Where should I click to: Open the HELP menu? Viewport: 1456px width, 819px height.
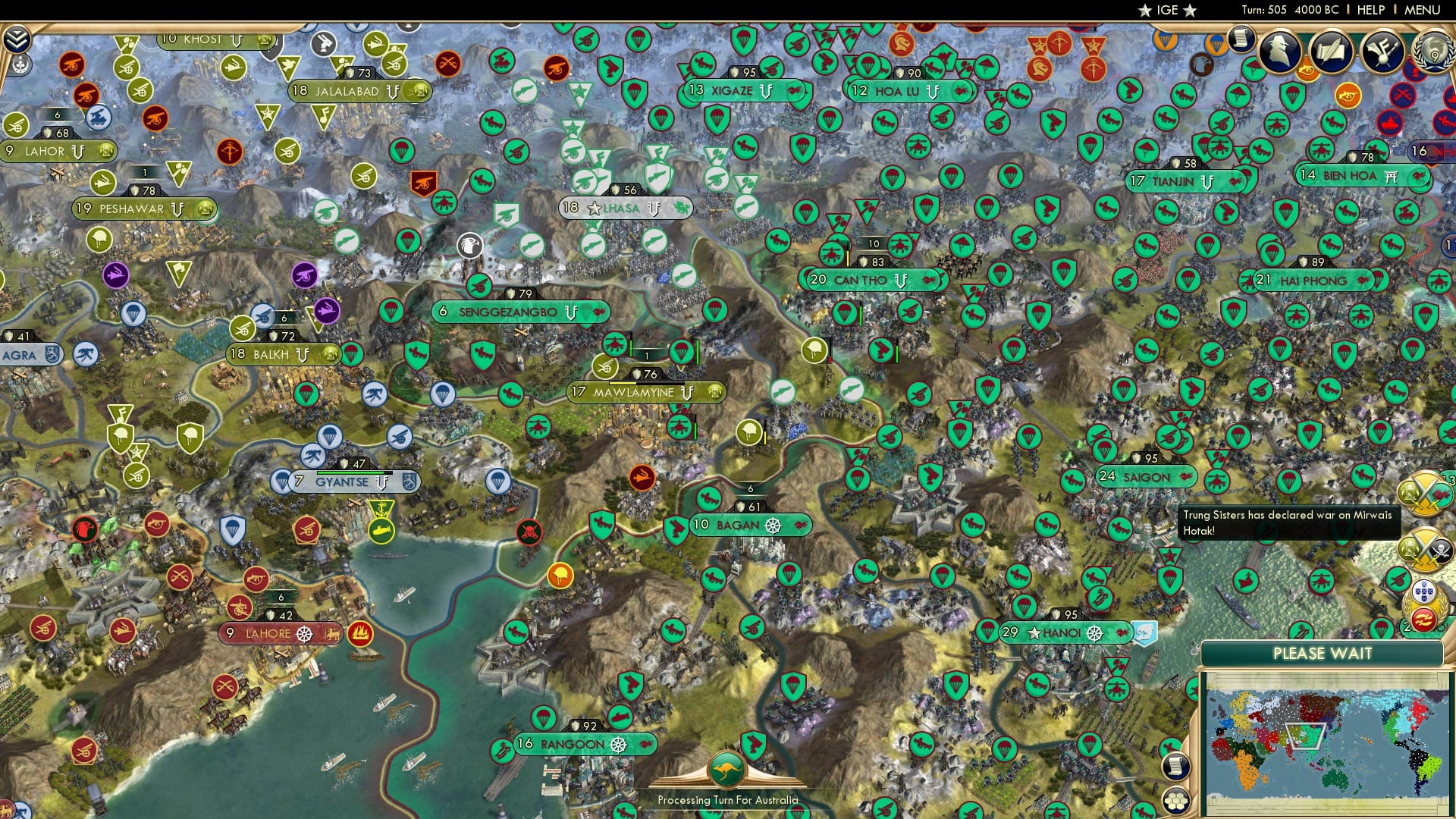point(1370,10)
